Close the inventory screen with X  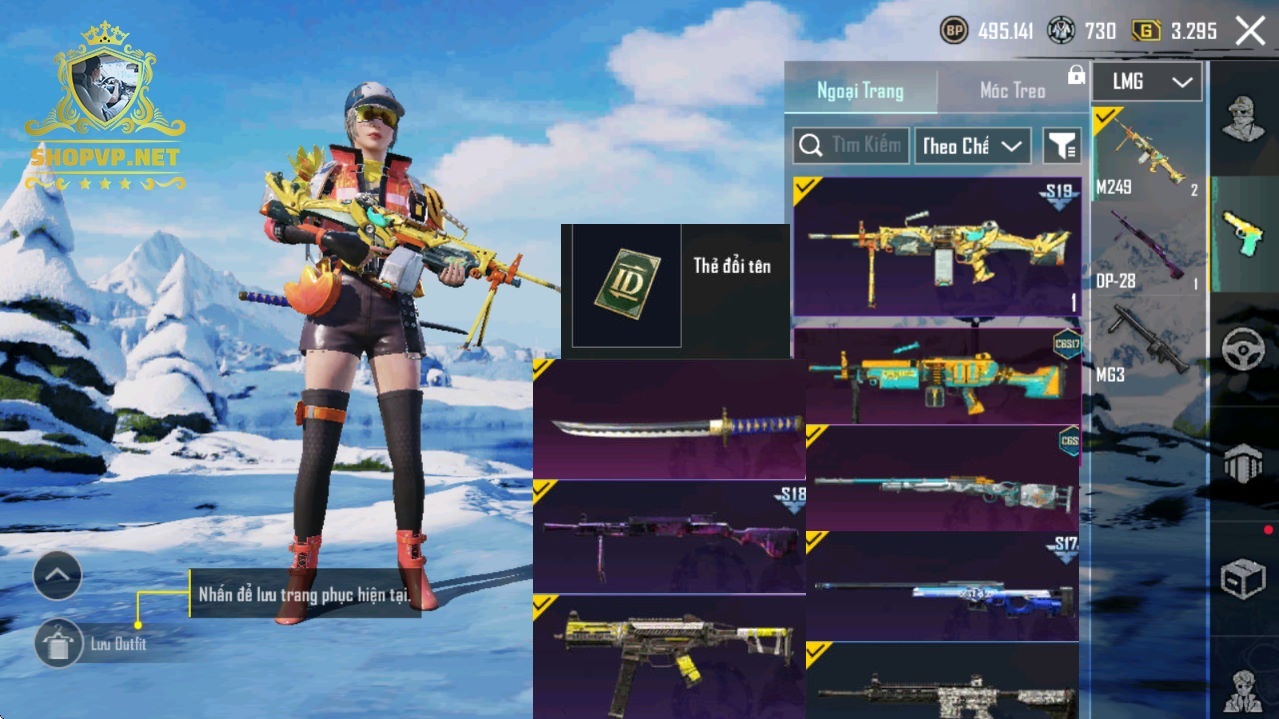point(1250,31)
